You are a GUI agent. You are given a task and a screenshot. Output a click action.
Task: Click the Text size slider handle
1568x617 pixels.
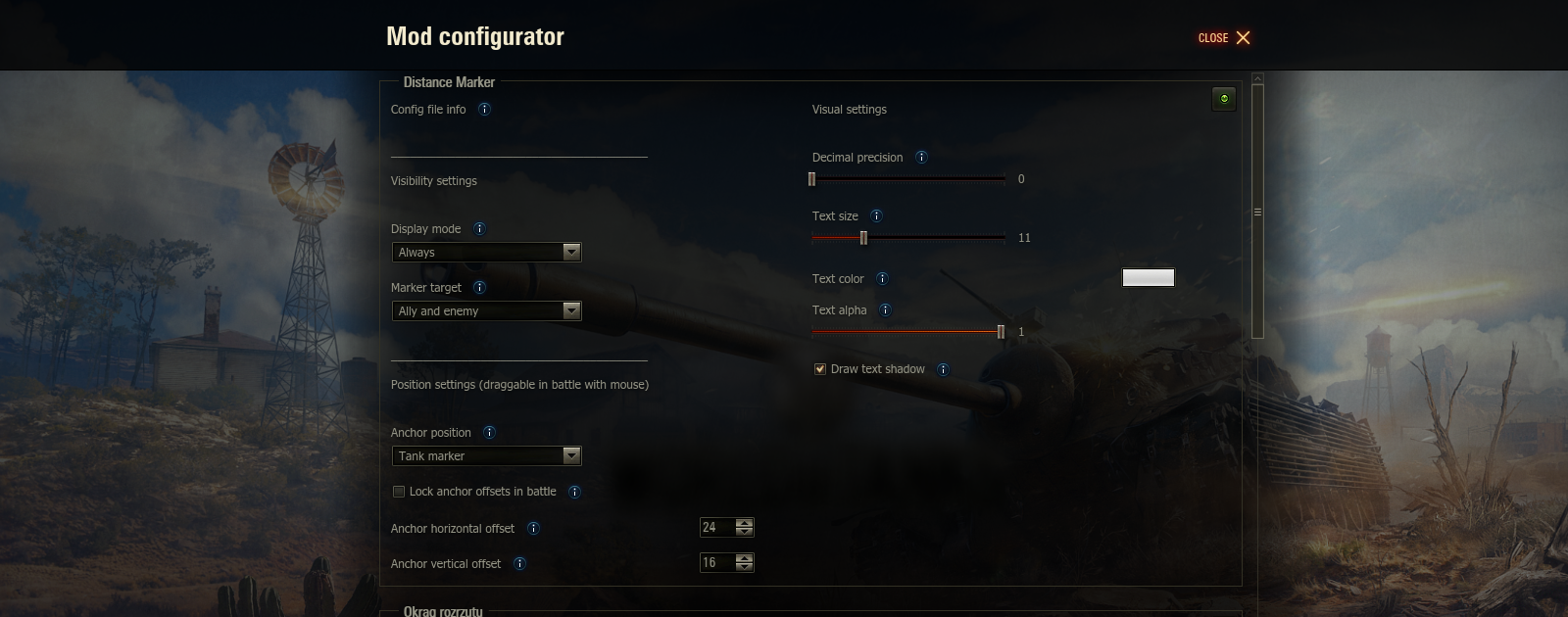point(863,238)
